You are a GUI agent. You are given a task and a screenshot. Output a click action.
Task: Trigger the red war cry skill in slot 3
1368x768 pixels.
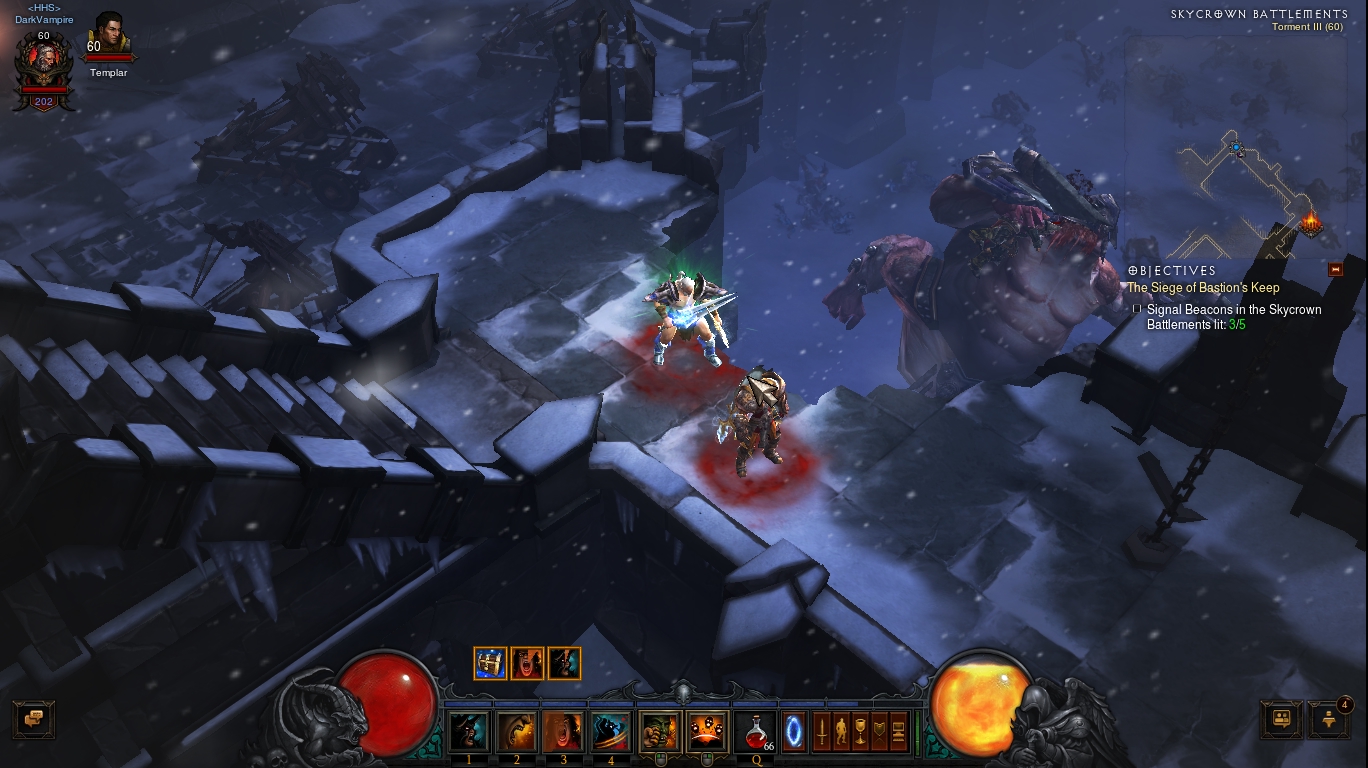563,732
